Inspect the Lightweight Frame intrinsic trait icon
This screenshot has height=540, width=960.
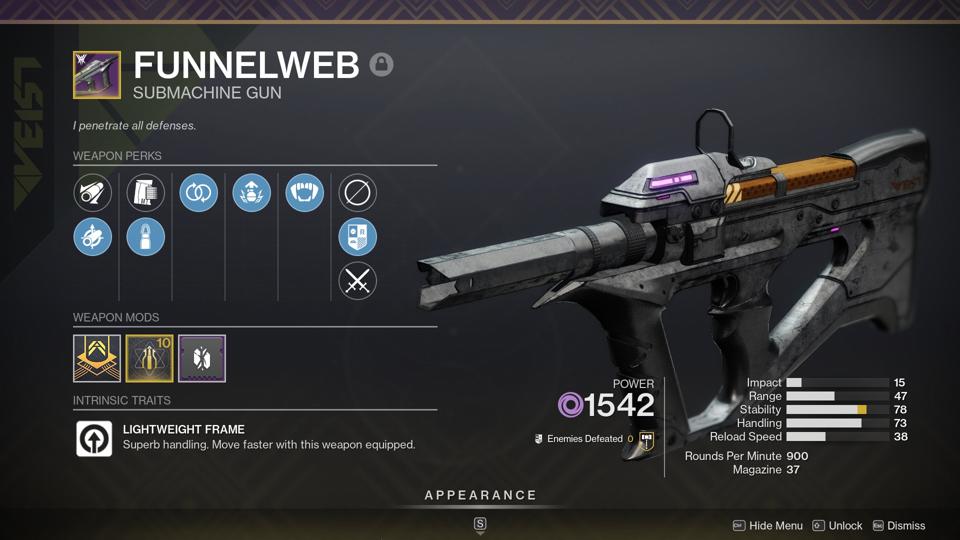[94, 438]
